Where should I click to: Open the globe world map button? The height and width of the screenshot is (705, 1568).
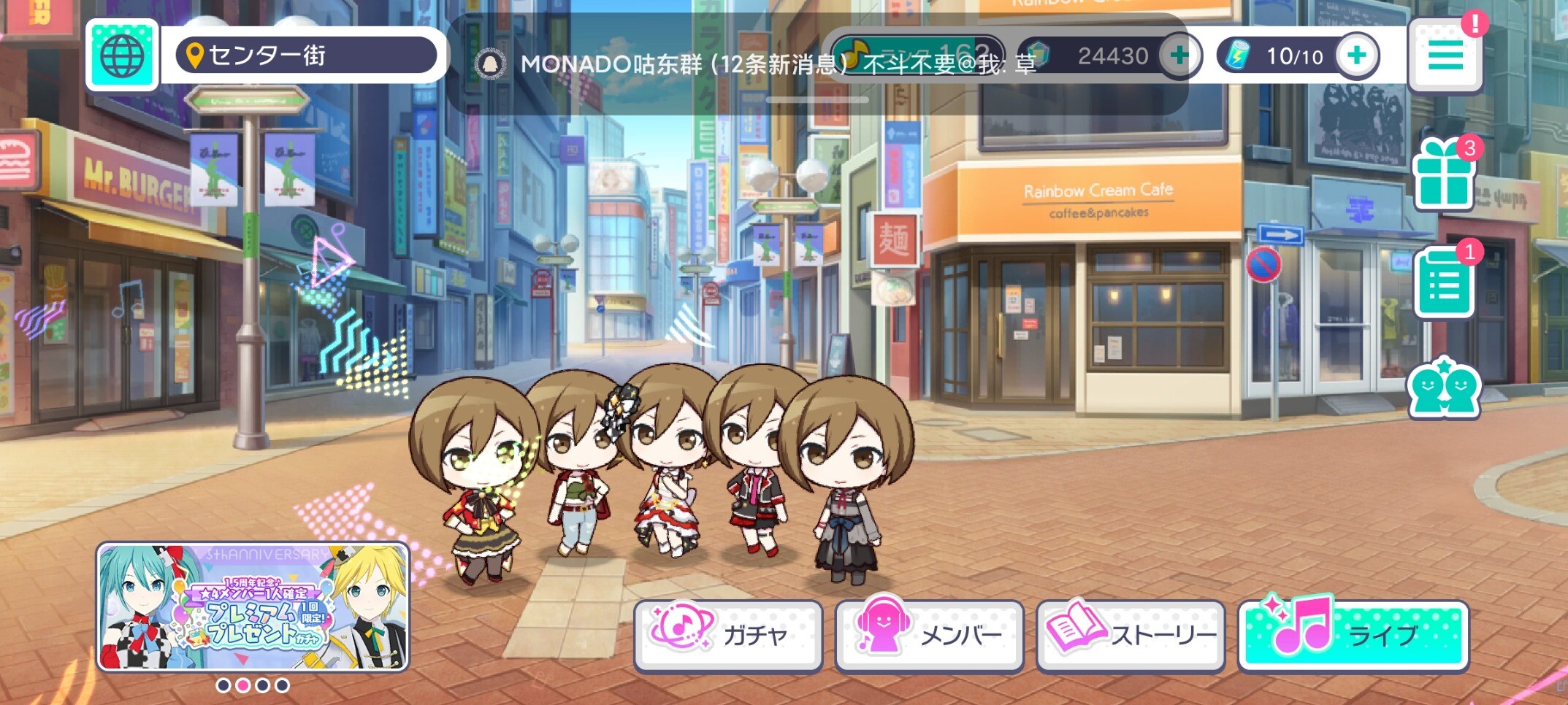pos(122,55)
